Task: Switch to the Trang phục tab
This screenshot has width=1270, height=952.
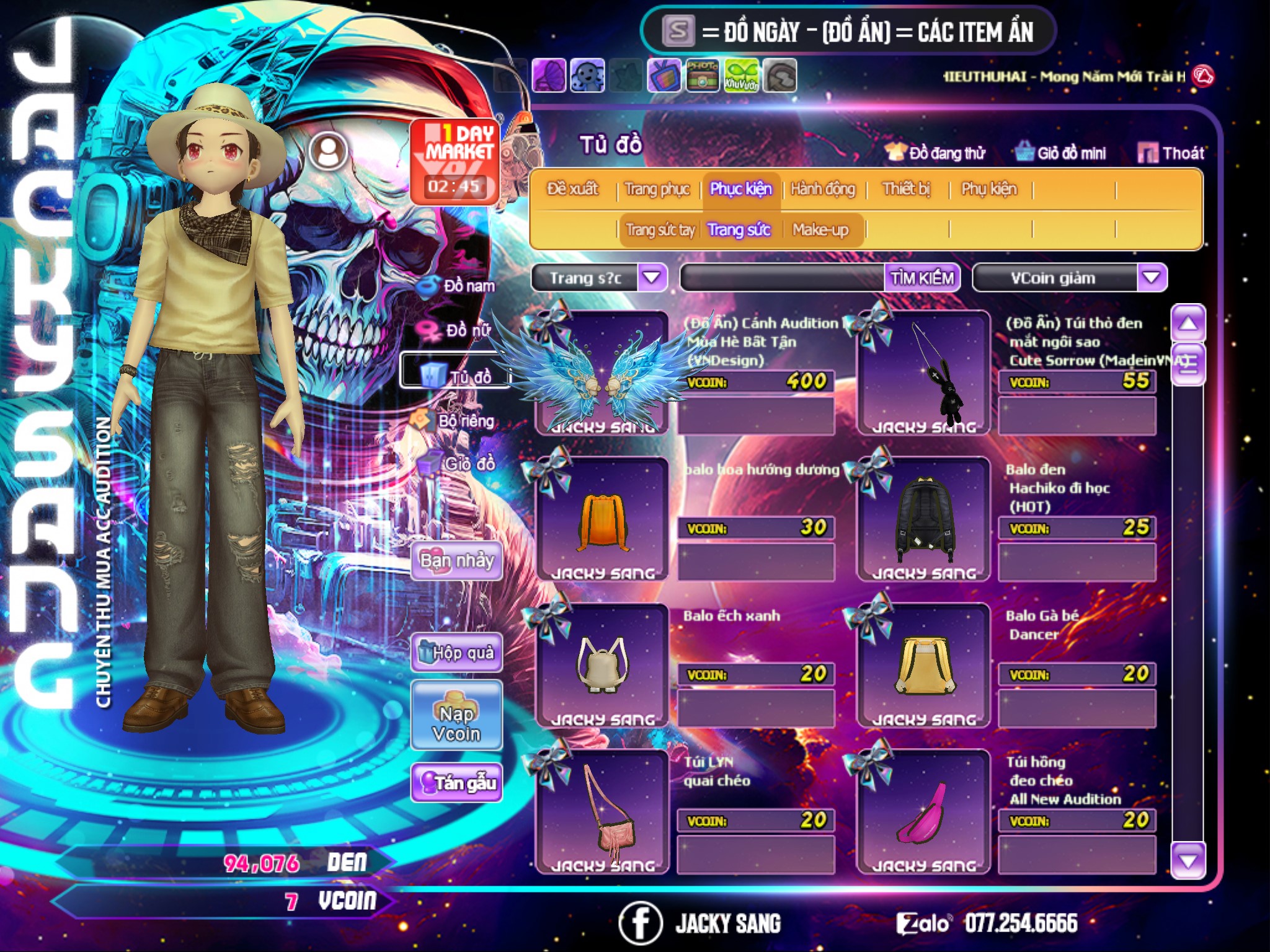Action: [657, 189]
